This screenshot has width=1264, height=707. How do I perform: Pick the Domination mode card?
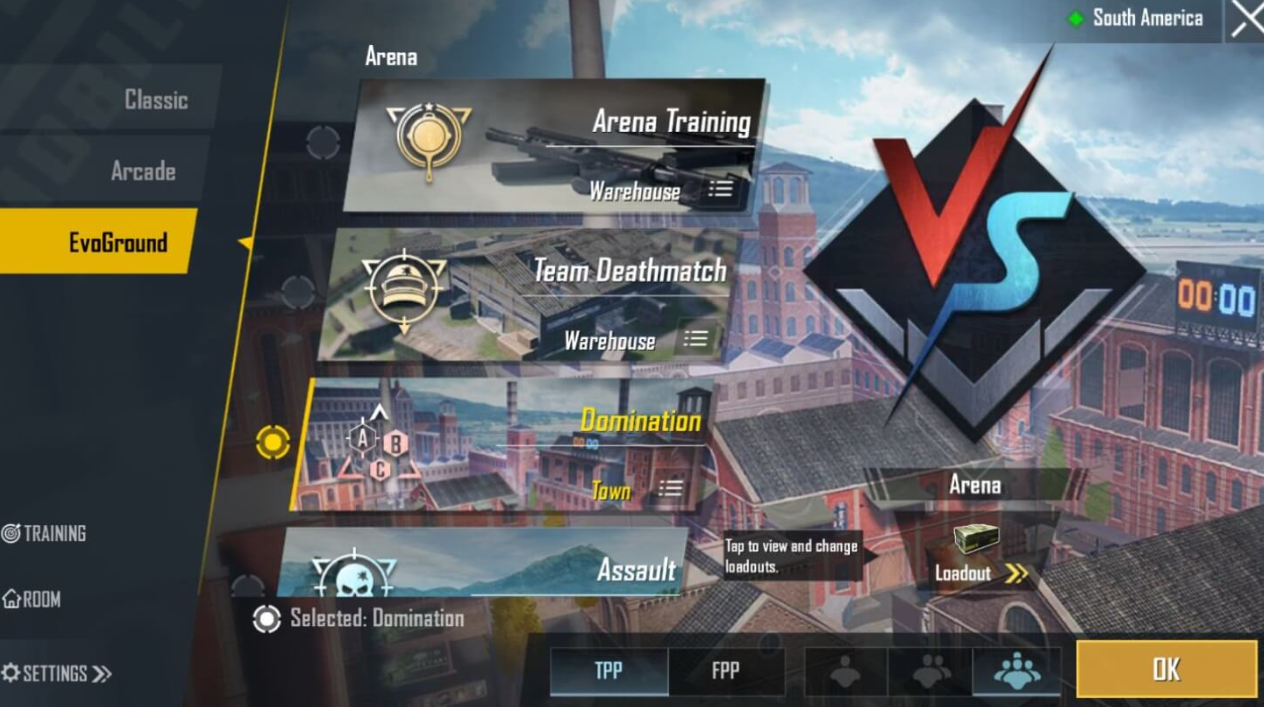500,445
